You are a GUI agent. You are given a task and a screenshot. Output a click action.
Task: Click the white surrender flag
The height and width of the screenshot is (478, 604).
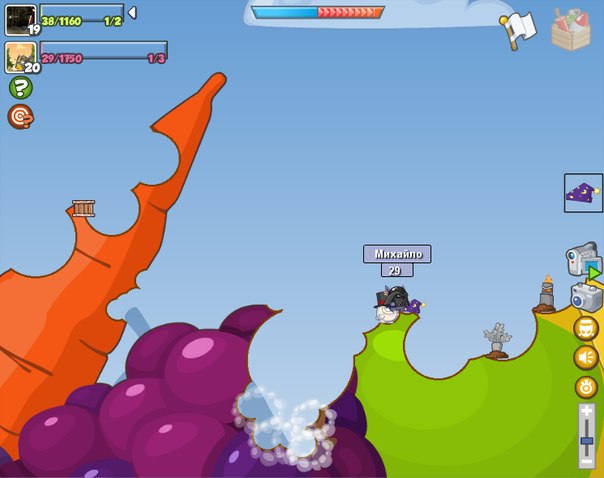pos(520,29)
